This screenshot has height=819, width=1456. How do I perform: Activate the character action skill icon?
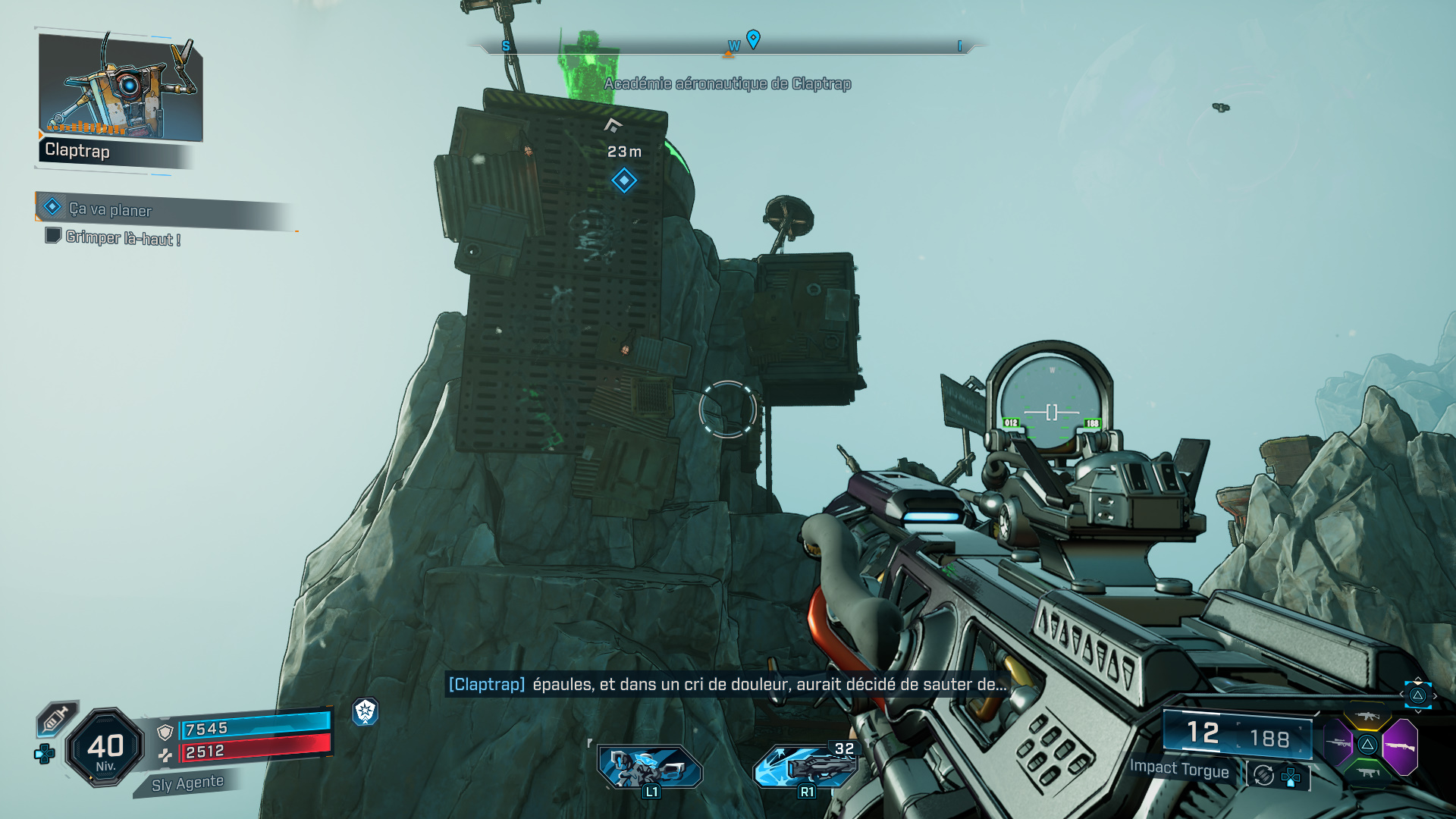pos(649,767)
